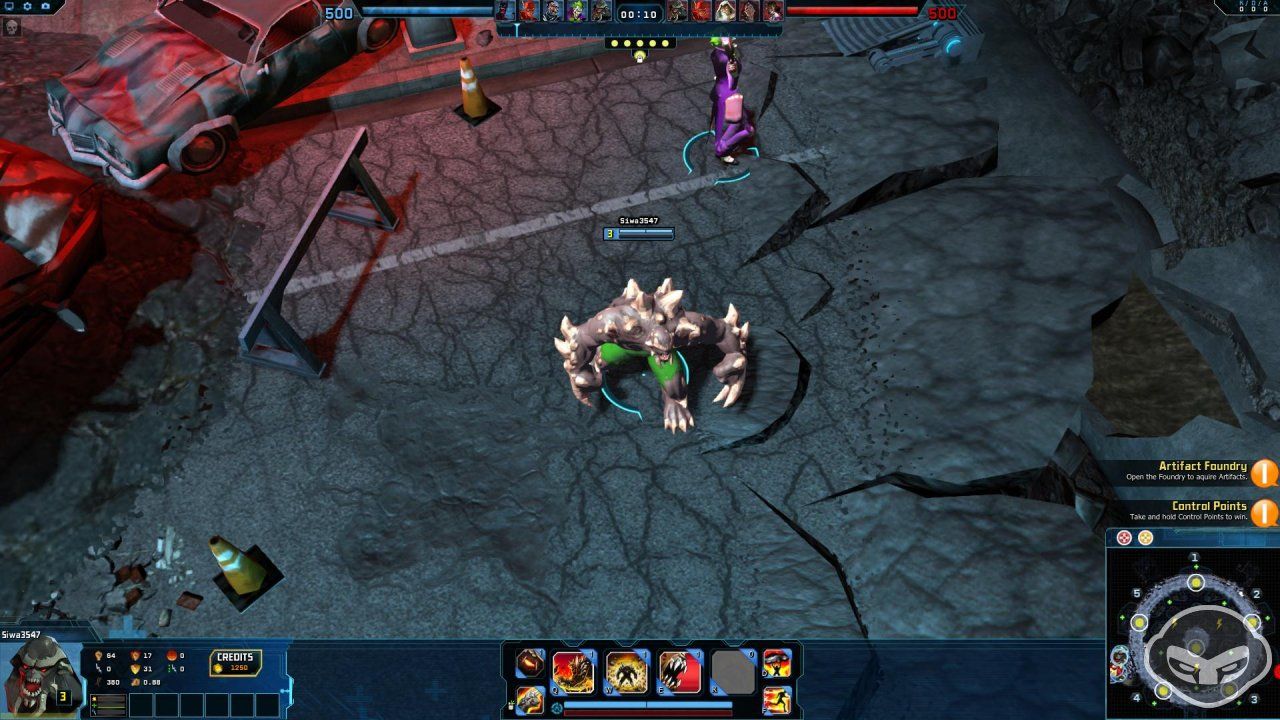Image resolution: width=1280 pixels, height=720 pixels.
Task: Select the Joker portrait on the scoreboard
Action: click(x=576, y=12)
